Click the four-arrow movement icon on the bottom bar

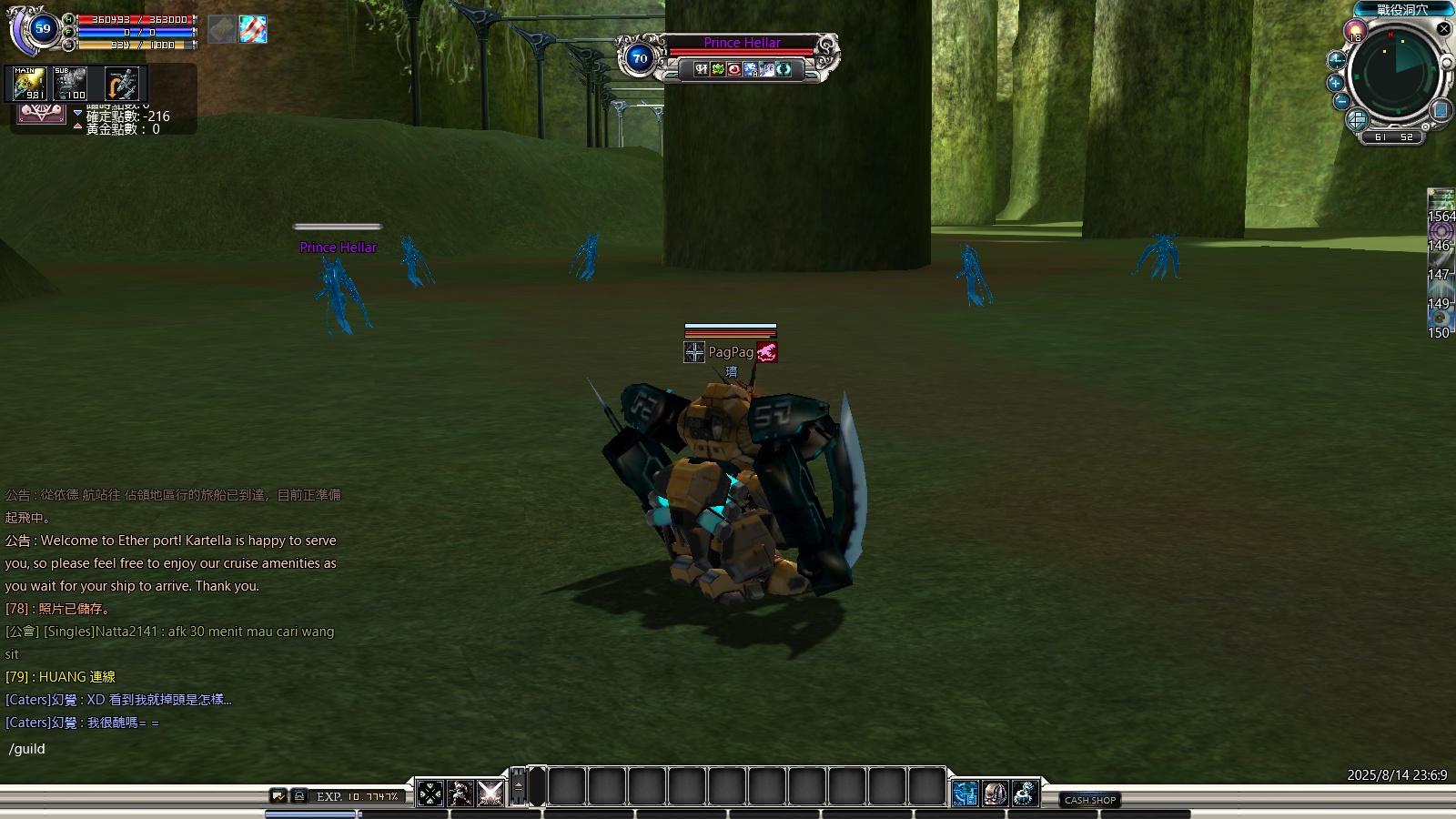(430, 794)
